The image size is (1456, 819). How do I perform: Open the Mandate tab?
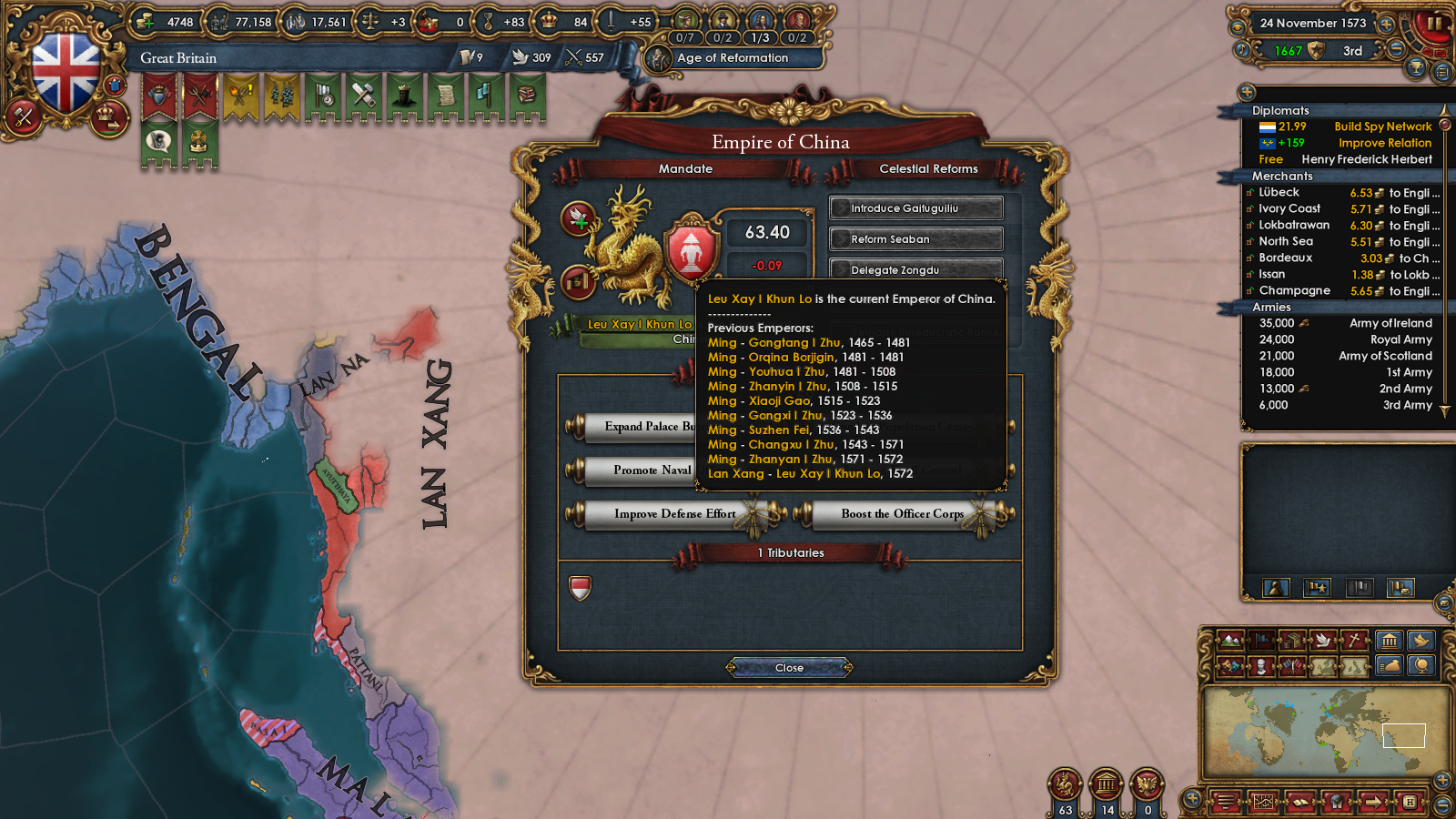pyautogui.click(x=685, y=168)
